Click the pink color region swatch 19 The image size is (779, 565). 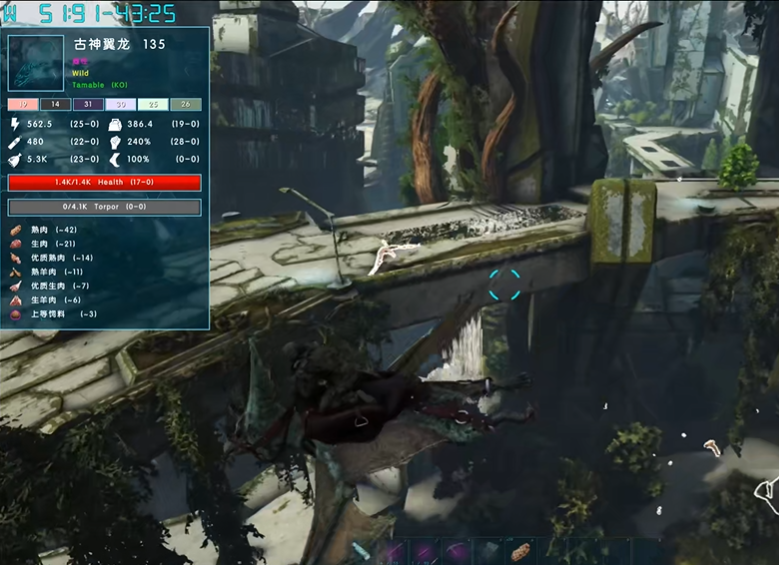[x=23, y=104]
